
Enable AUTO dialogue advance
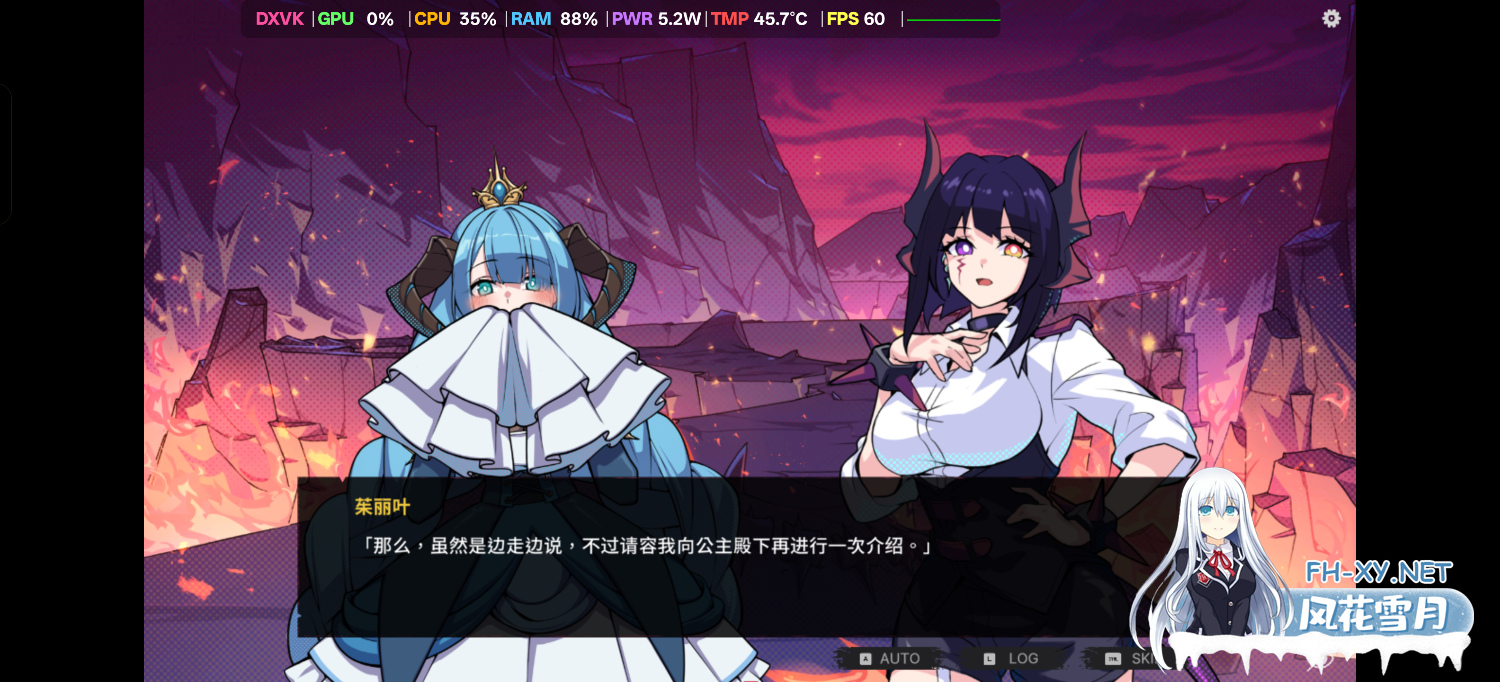890,658
